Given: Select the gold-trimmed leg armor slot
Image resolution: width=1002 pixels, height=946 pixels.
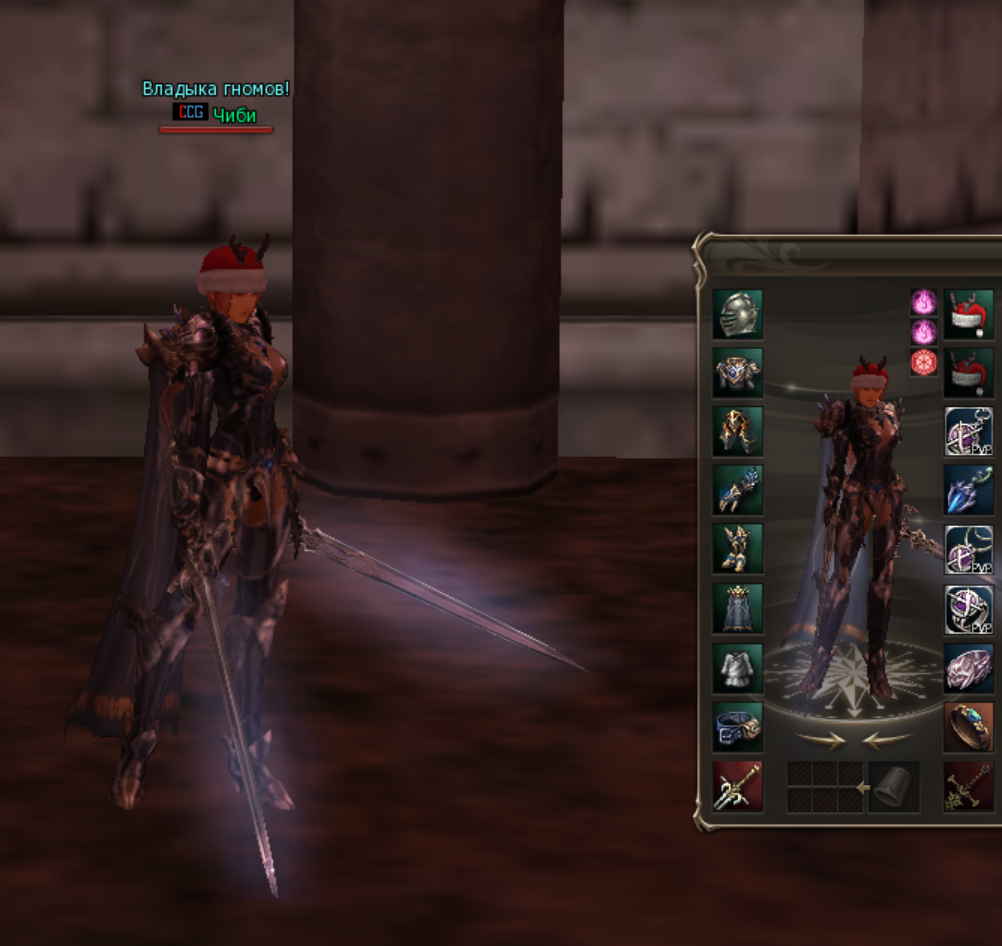Looking at the screenshot, I should coord(738,431).
